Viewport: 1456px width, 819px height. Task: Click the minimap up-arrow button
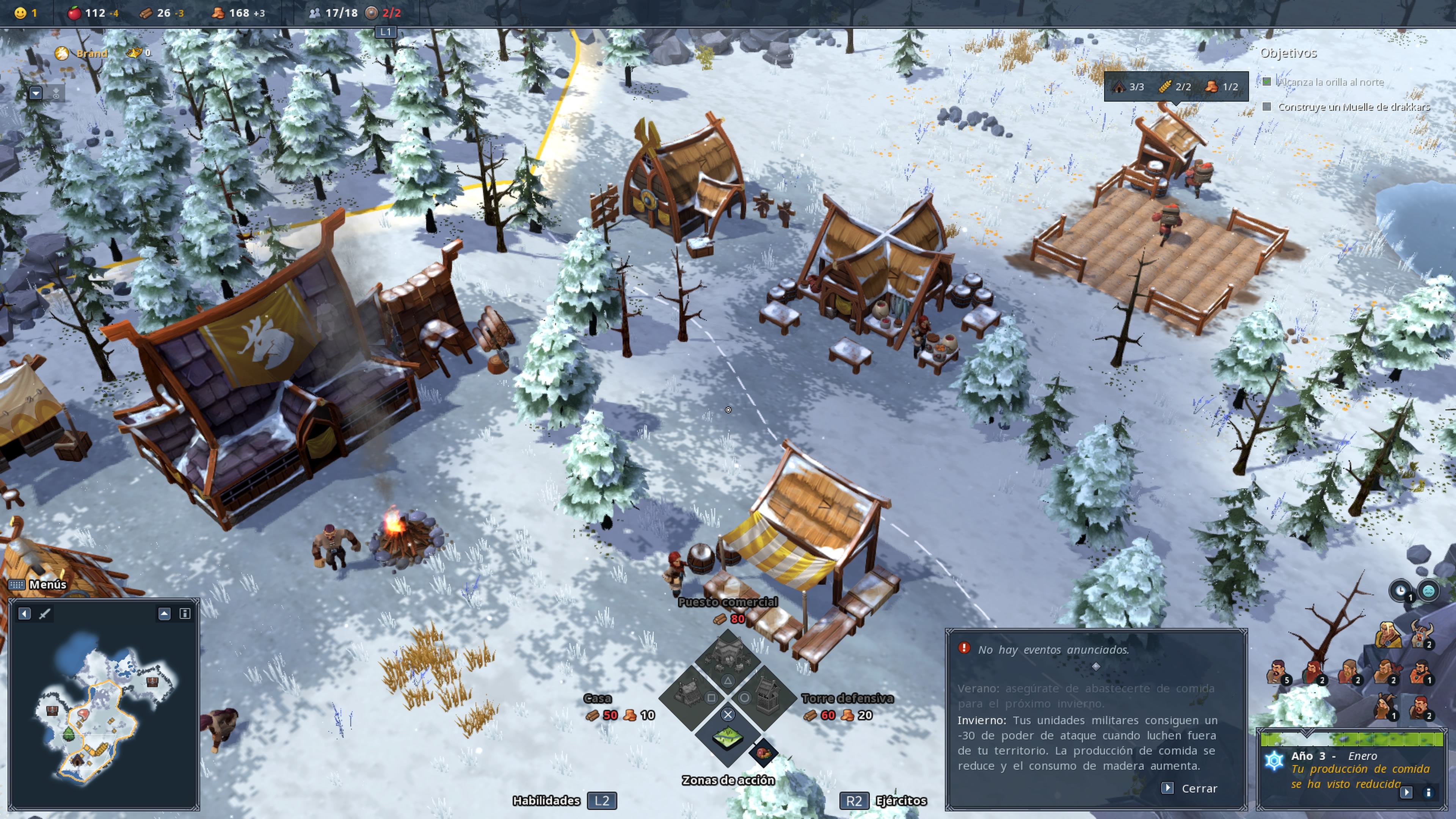tap(164, 613)
